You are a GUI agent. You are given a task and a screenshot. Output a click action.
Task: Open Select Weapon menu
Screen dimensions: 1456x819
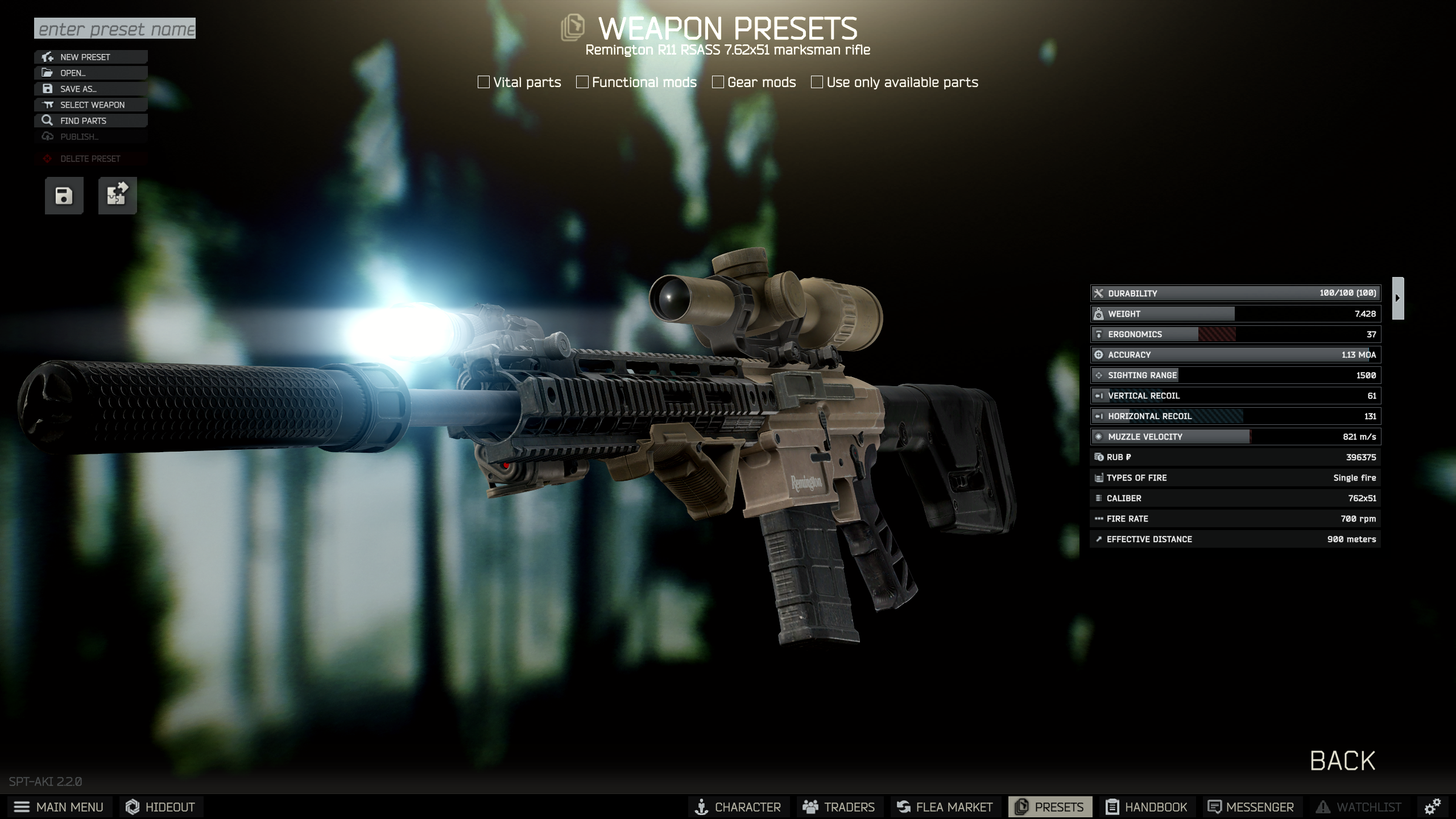coord(91,105)
